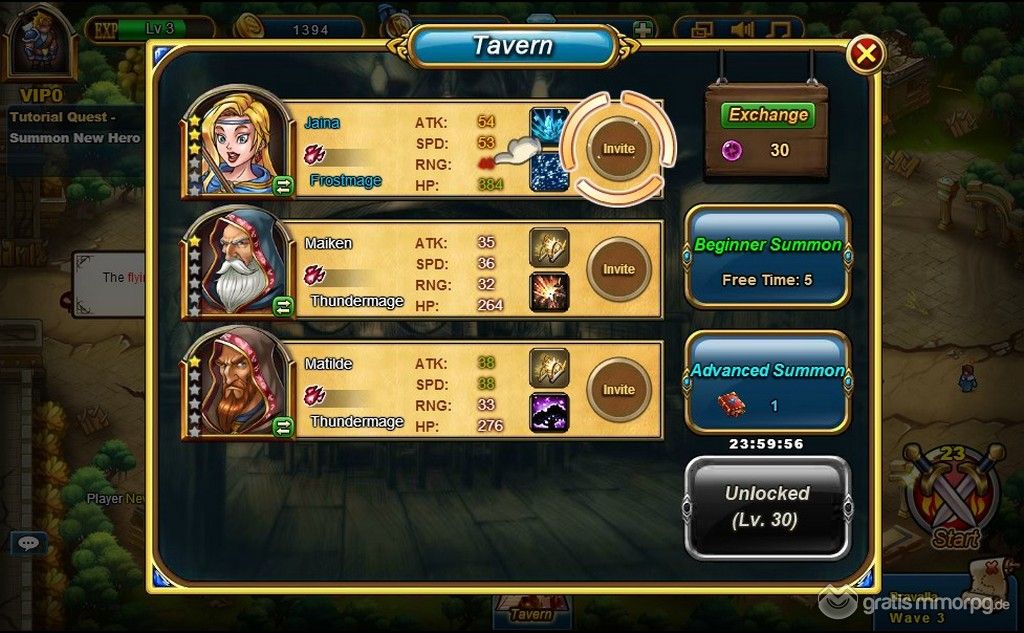Toggle the sound speaker icon
Image resolution: width=1024 pixels, height=633 pixels.
741,28
